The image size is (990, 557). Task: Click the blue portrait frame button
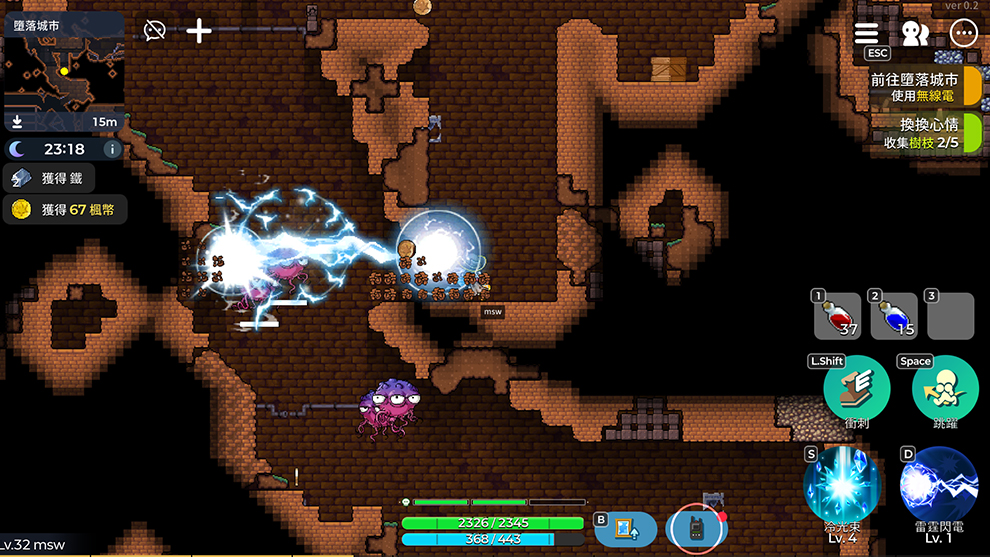point(627,529)
